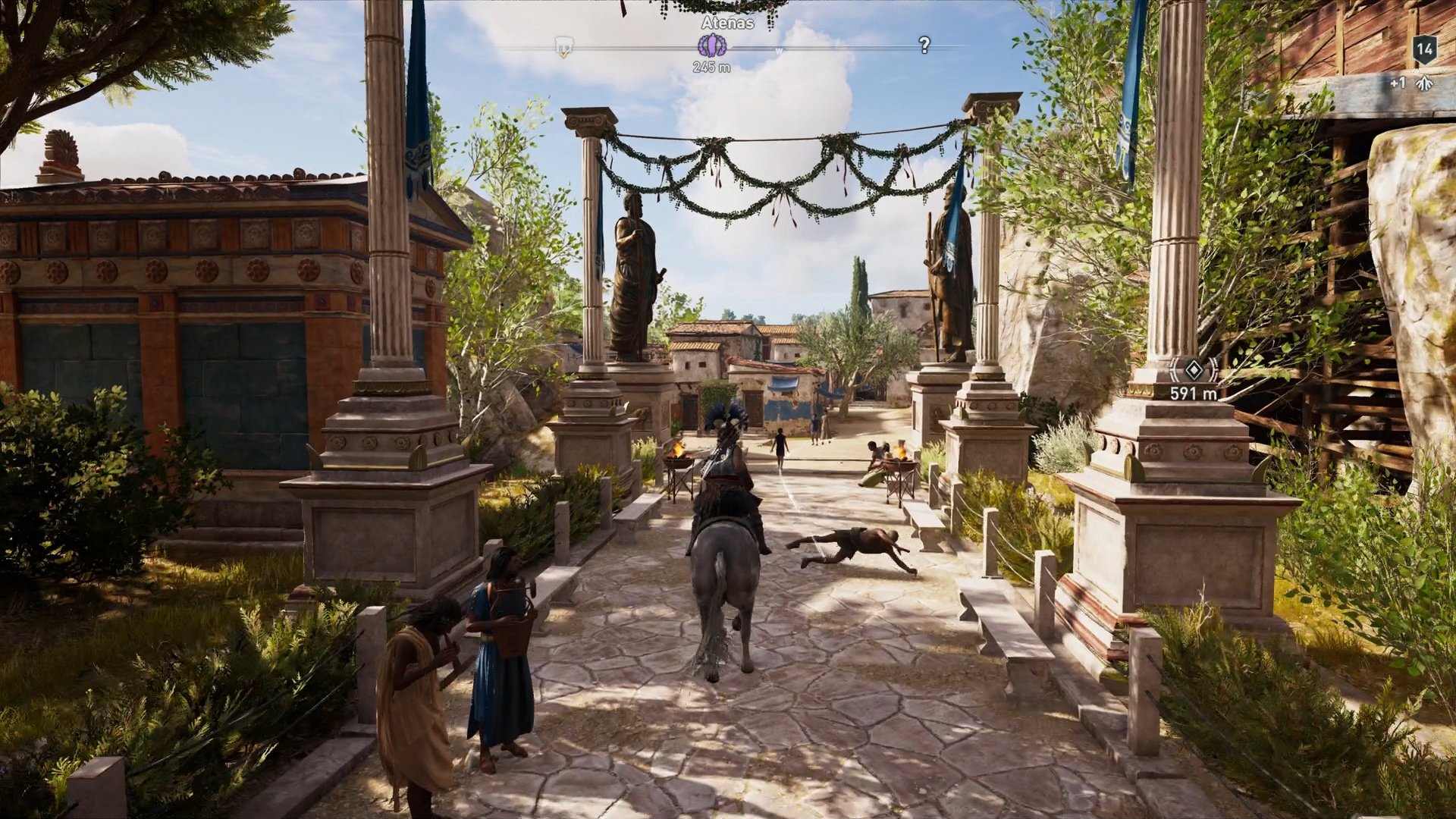The height and width of the screenshot is (819, 1456).
Task: Click the purple quest objective marker on compass
Action: click(x=712, y=45)
